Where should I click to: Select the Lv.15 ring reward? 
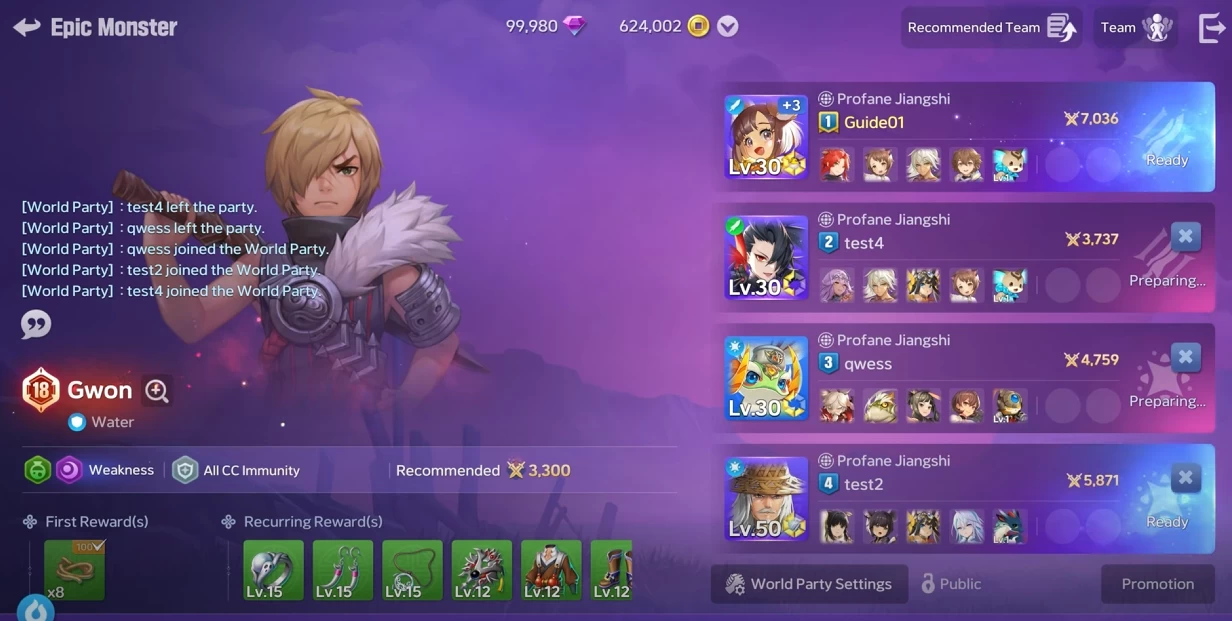pos(273,570)
